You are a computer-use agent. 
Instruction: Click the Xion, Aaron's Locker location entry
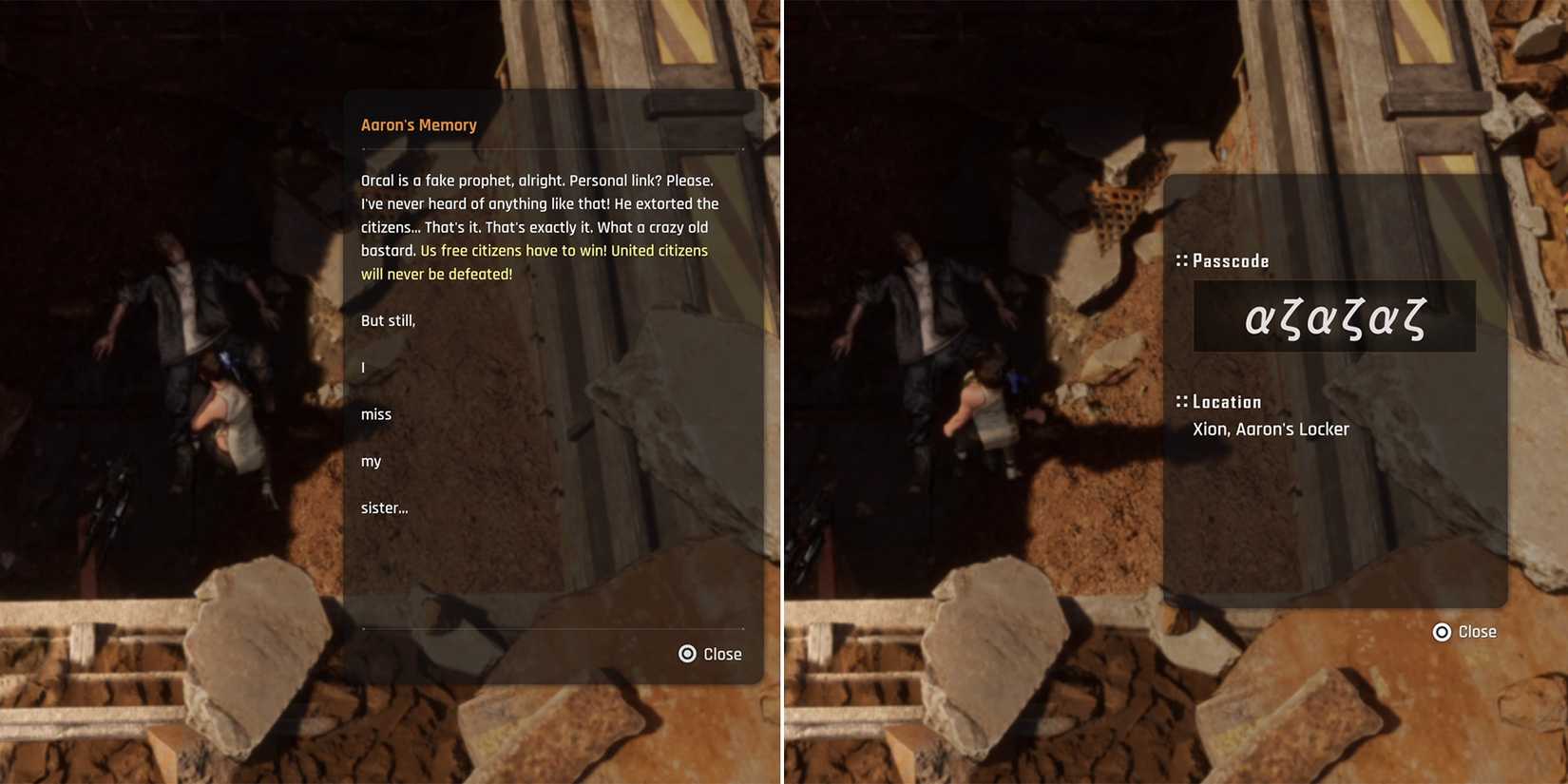[x=1271, y=429]
